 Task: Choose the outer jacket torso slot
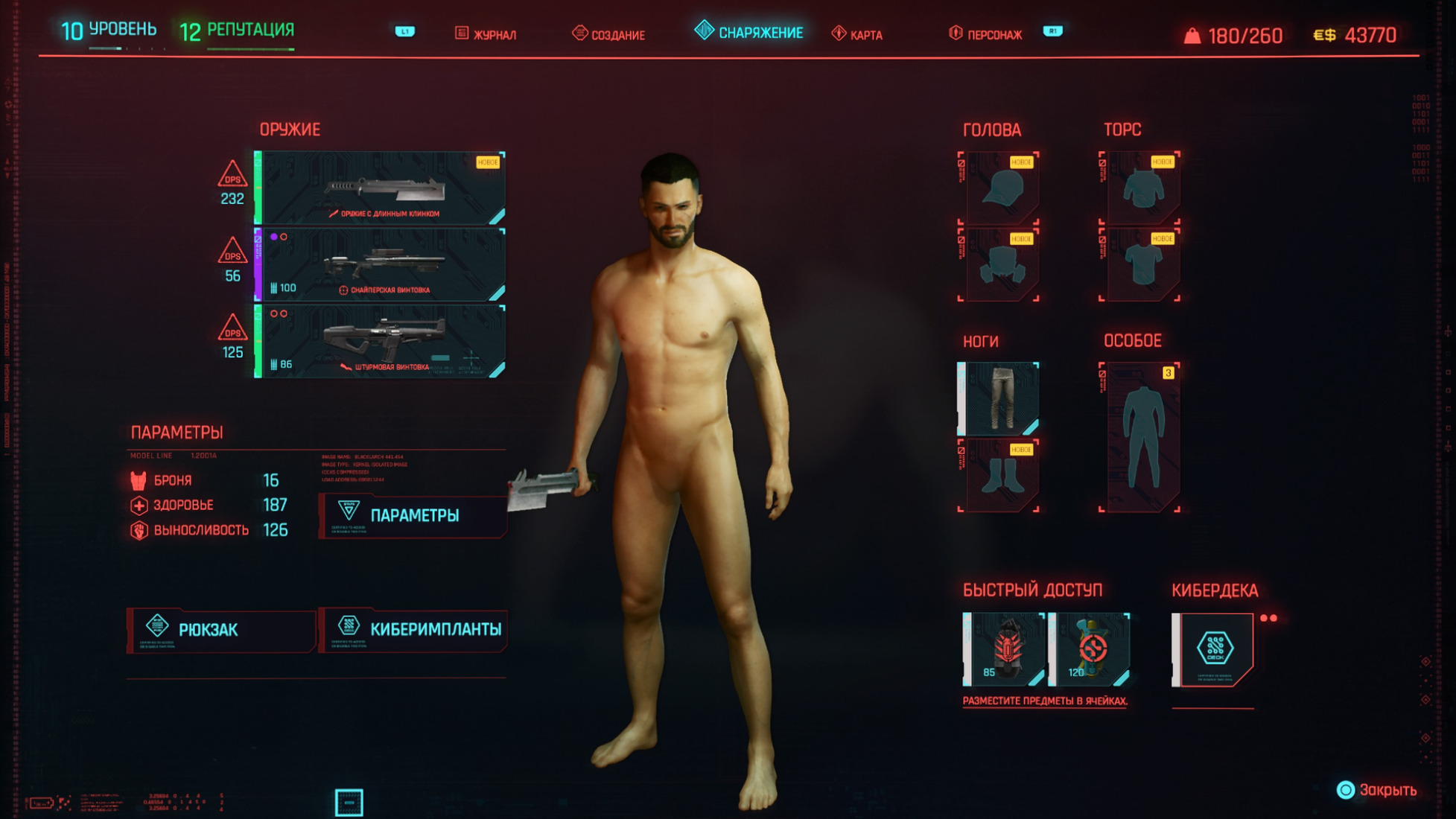(x=1139, y=188)
